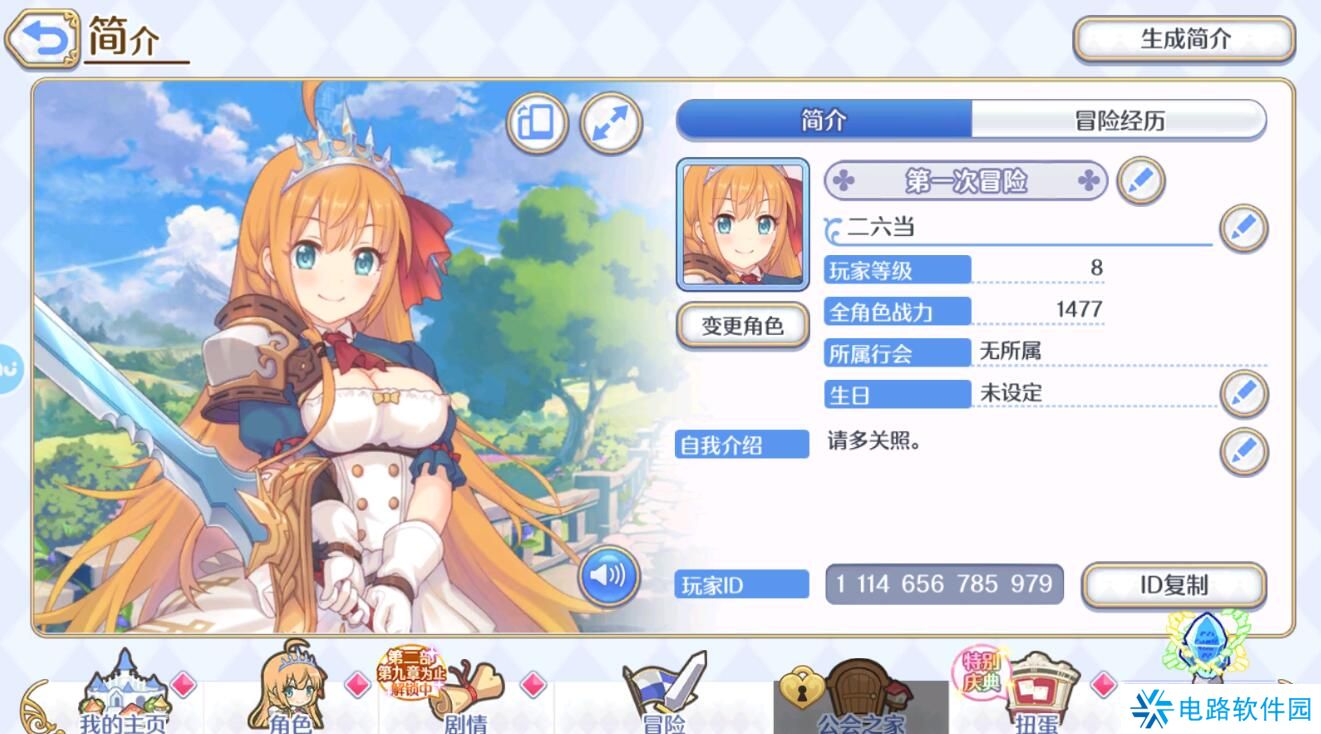
Task: Click the player avatar portrait thumbnail
Action: (742, 222)
